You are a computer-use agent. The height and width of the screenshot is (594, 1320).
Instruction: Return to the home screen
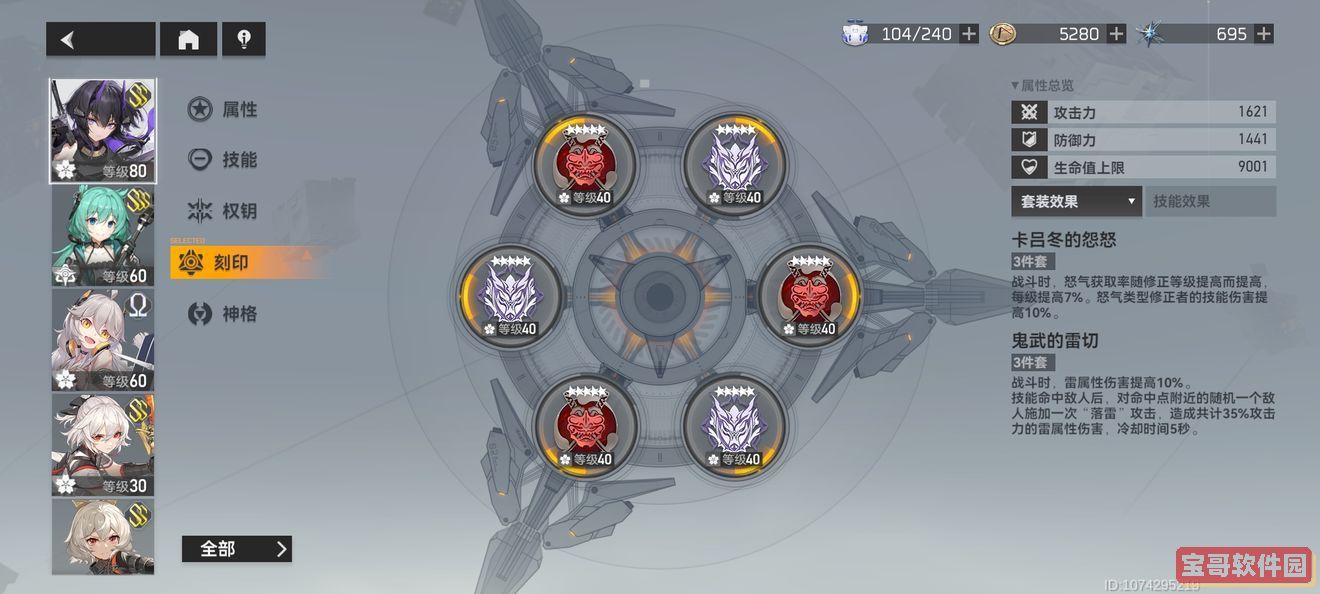click(x=188, y=39)
